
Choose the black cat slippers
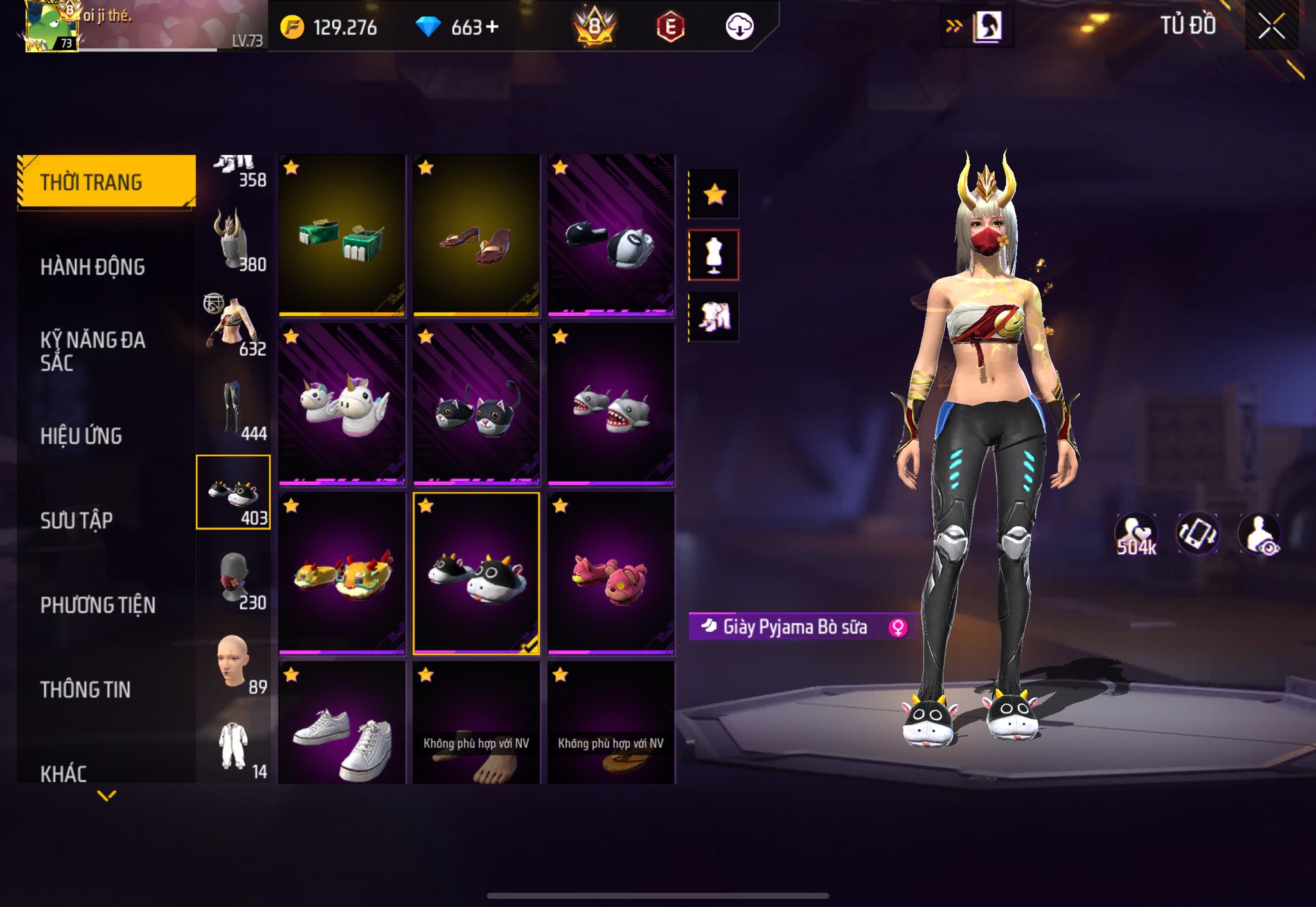[x=476, y=405]
